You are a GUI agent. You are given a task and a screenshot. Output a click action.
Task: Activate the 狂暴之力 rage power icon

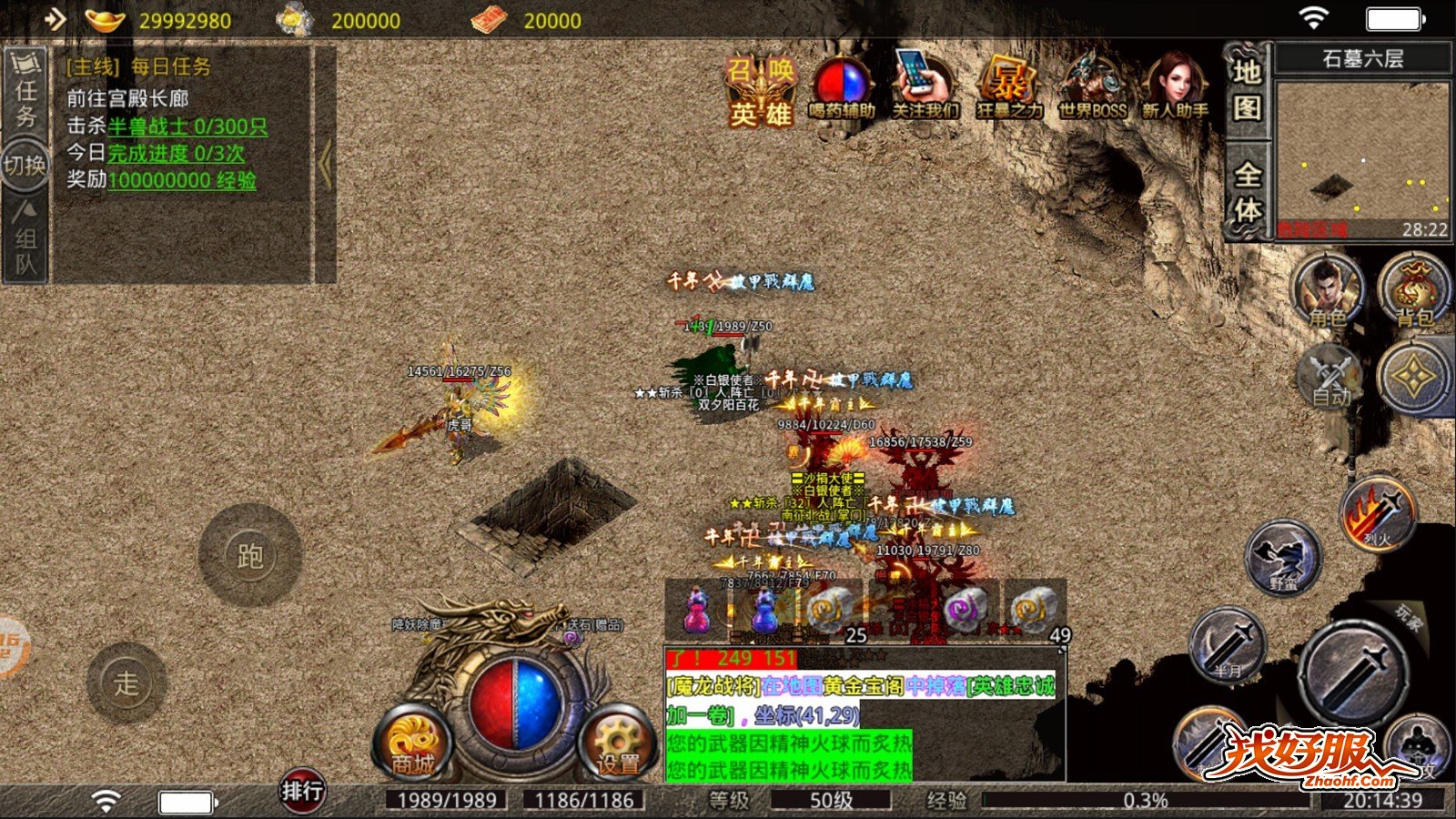point(1008,89)
